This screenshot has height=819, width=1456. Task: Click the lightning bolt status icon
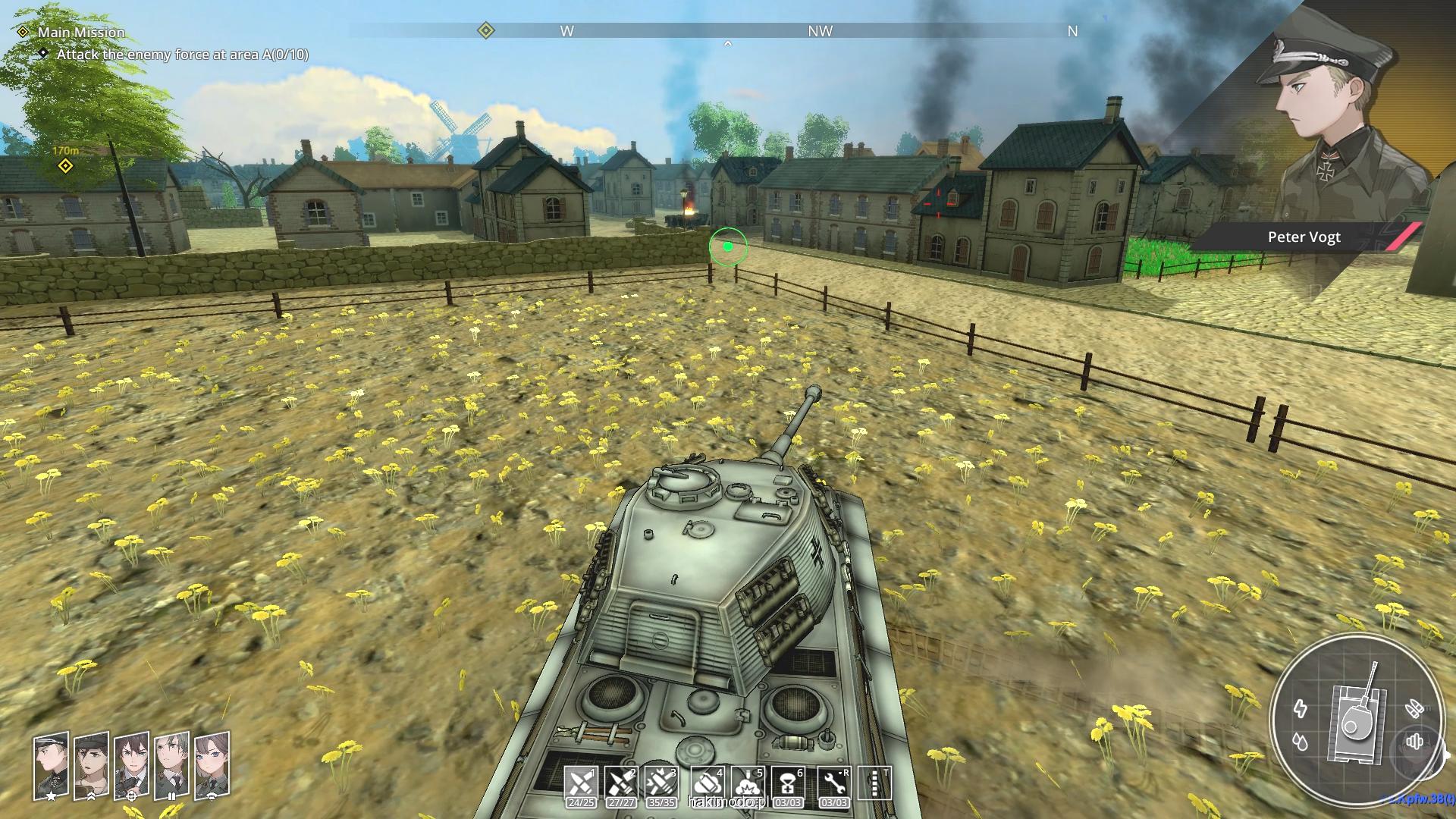point(1301,709)
